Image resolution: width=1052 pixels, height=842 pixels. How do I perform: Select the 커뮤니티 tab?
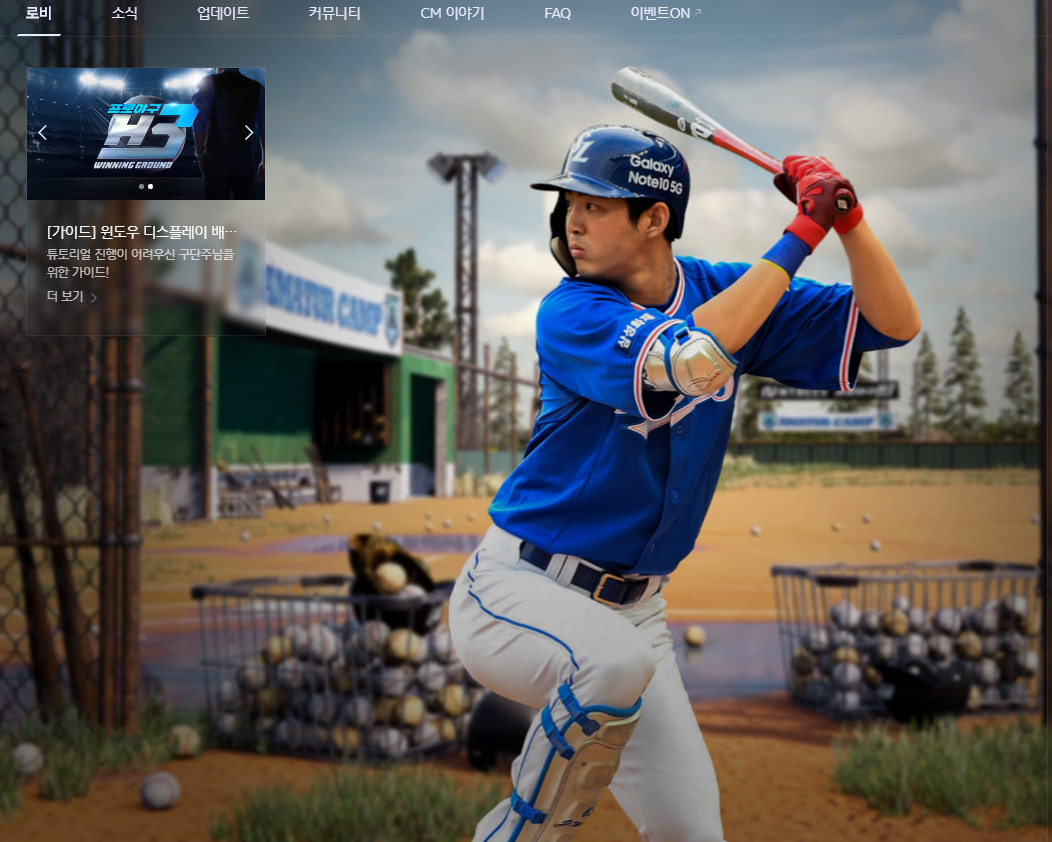pyautogui.click(x=334, y=14)
